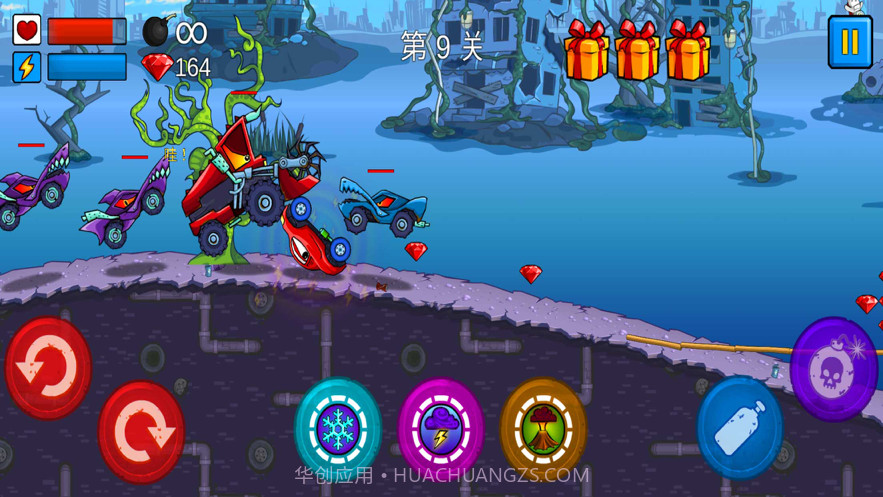Activate the snowflake freeze ability
This screenshot has width=883, height=497.
338,427
